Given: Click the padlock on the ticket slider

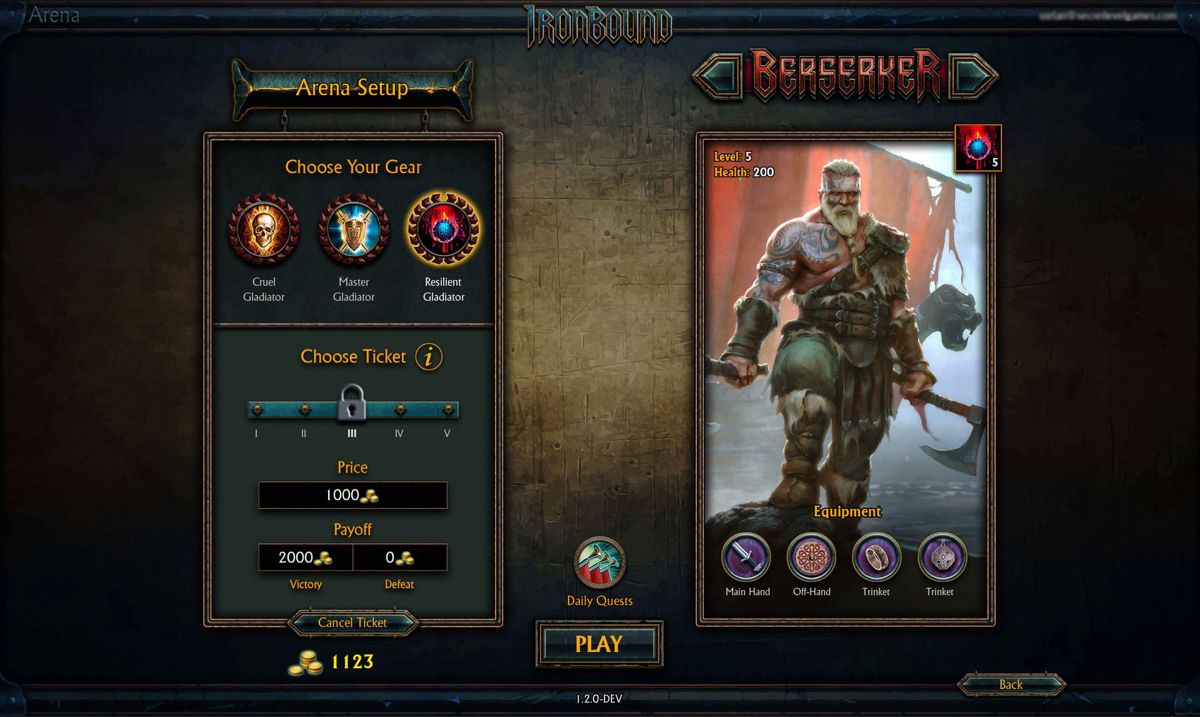Looking at the screenshot, I should point(352,403).
